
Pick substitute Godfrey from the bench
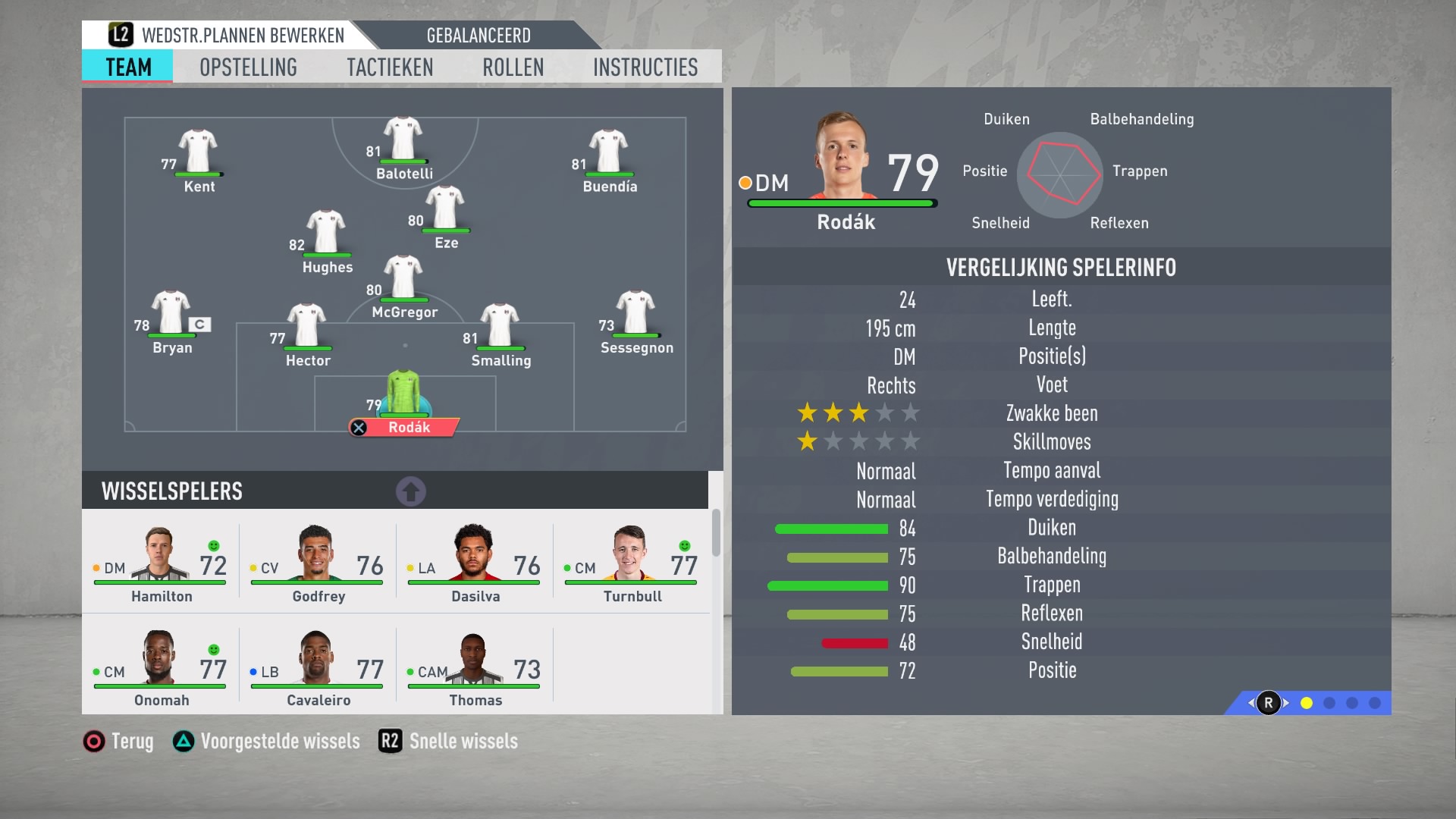click(318, 564)
